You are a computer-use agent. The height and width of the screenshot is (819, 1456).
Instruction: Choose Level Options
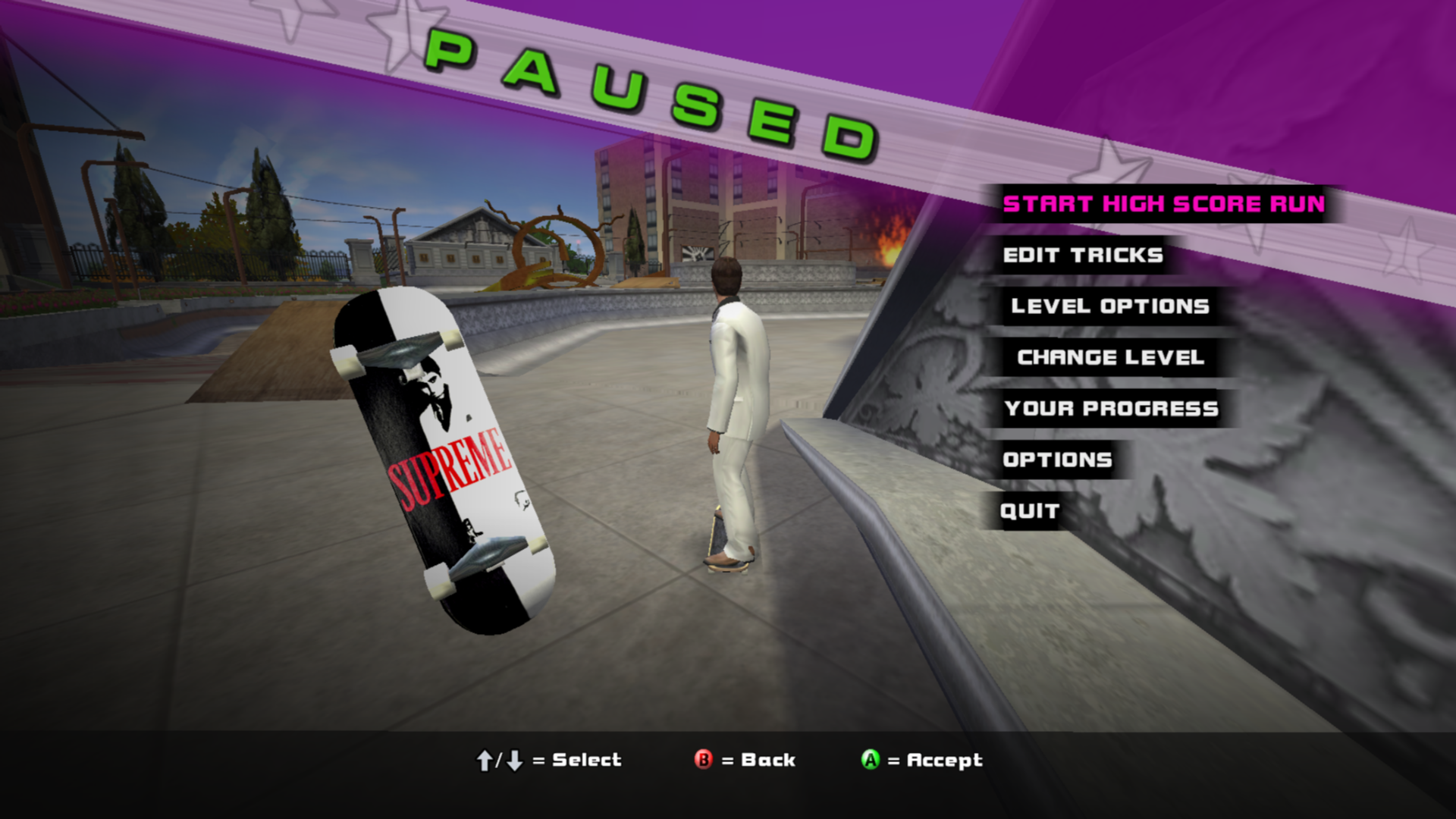point(1109,306)
